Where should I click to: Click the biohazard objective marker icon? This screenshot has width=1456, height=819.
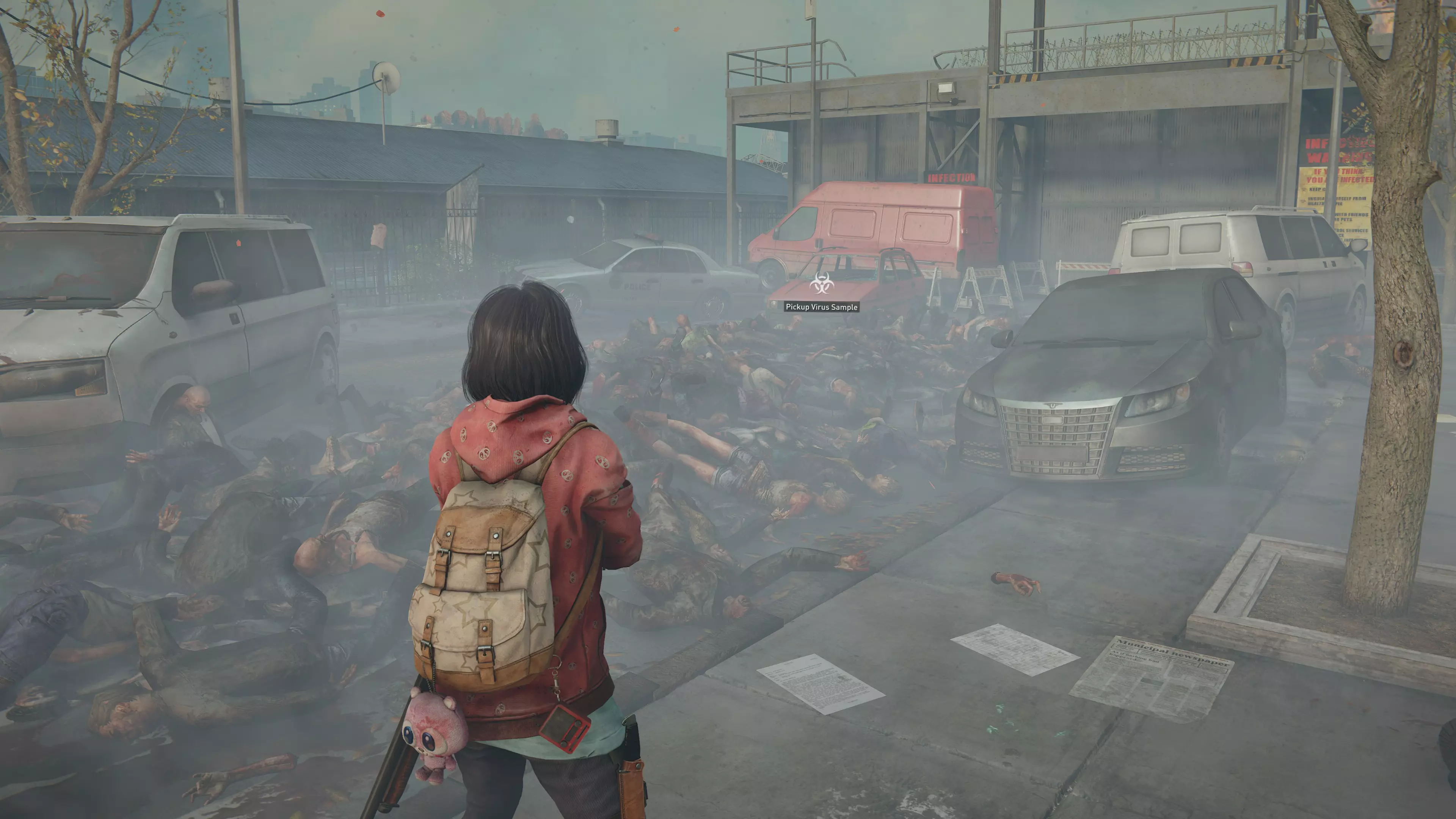click(821, 283)
